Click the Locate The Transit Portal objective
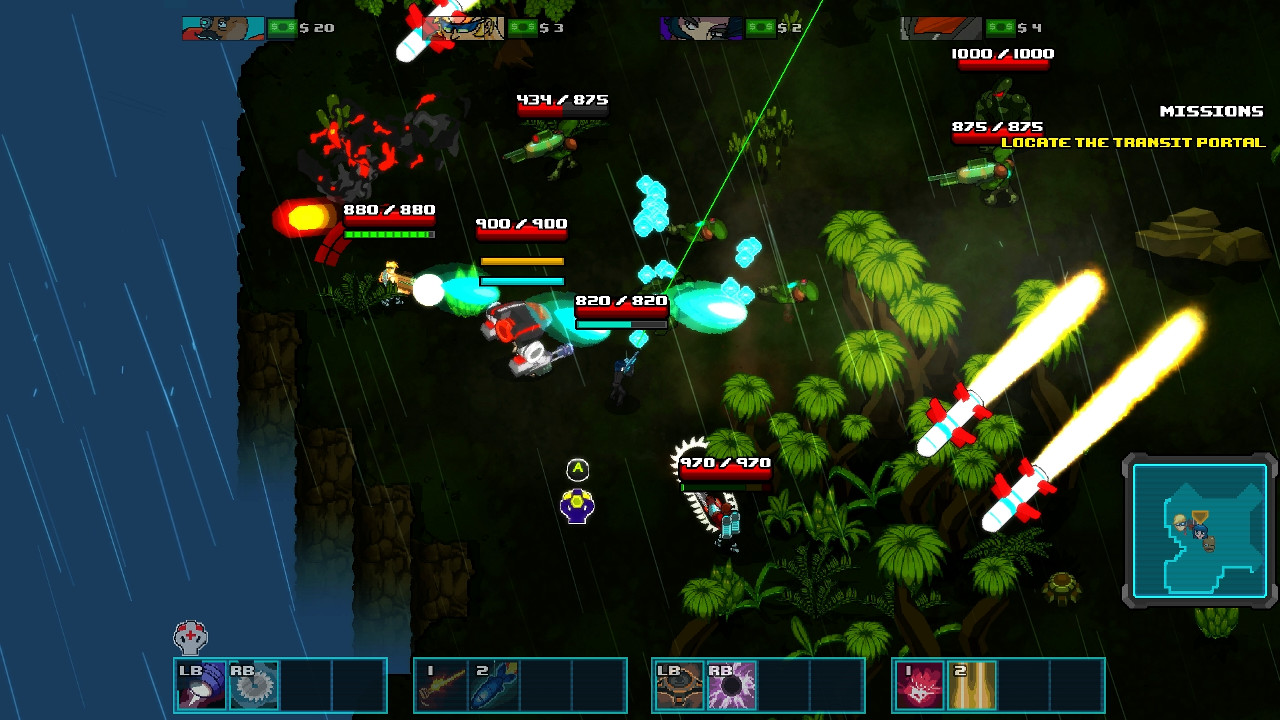Image resolution: width=1280 pixels, height=720 pixels. pyautogui.click(x=1135, y=143)
